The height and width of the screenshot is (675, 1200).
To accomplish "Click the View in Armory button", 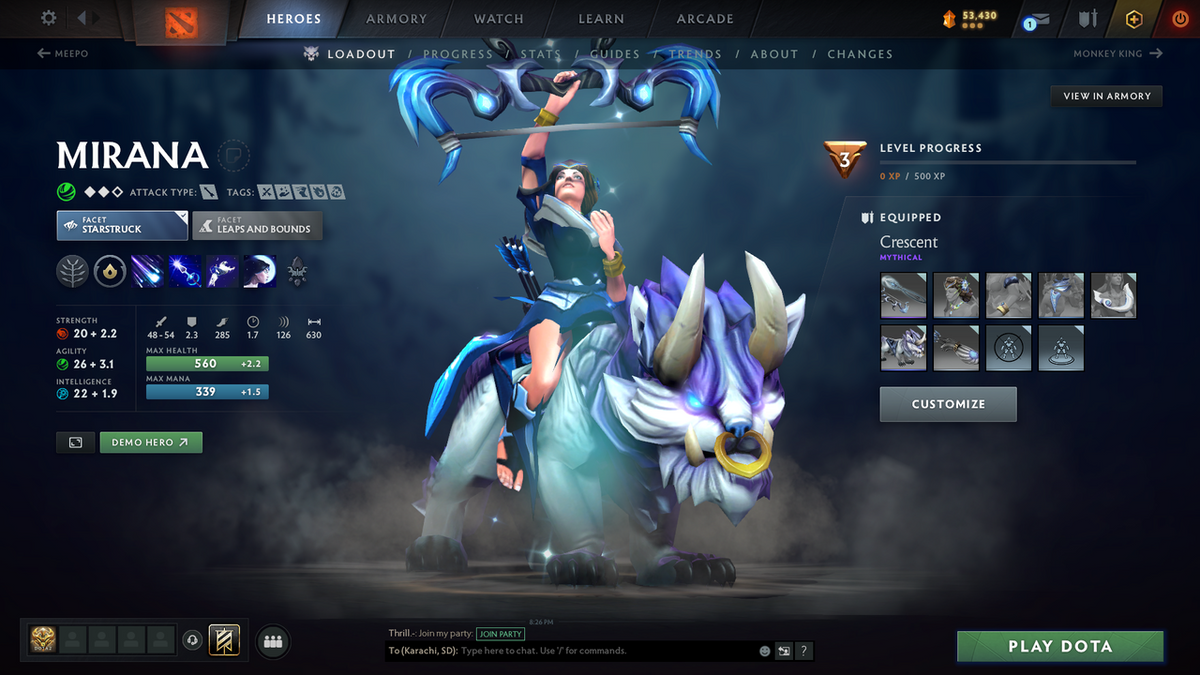I will click(1106, 96).
